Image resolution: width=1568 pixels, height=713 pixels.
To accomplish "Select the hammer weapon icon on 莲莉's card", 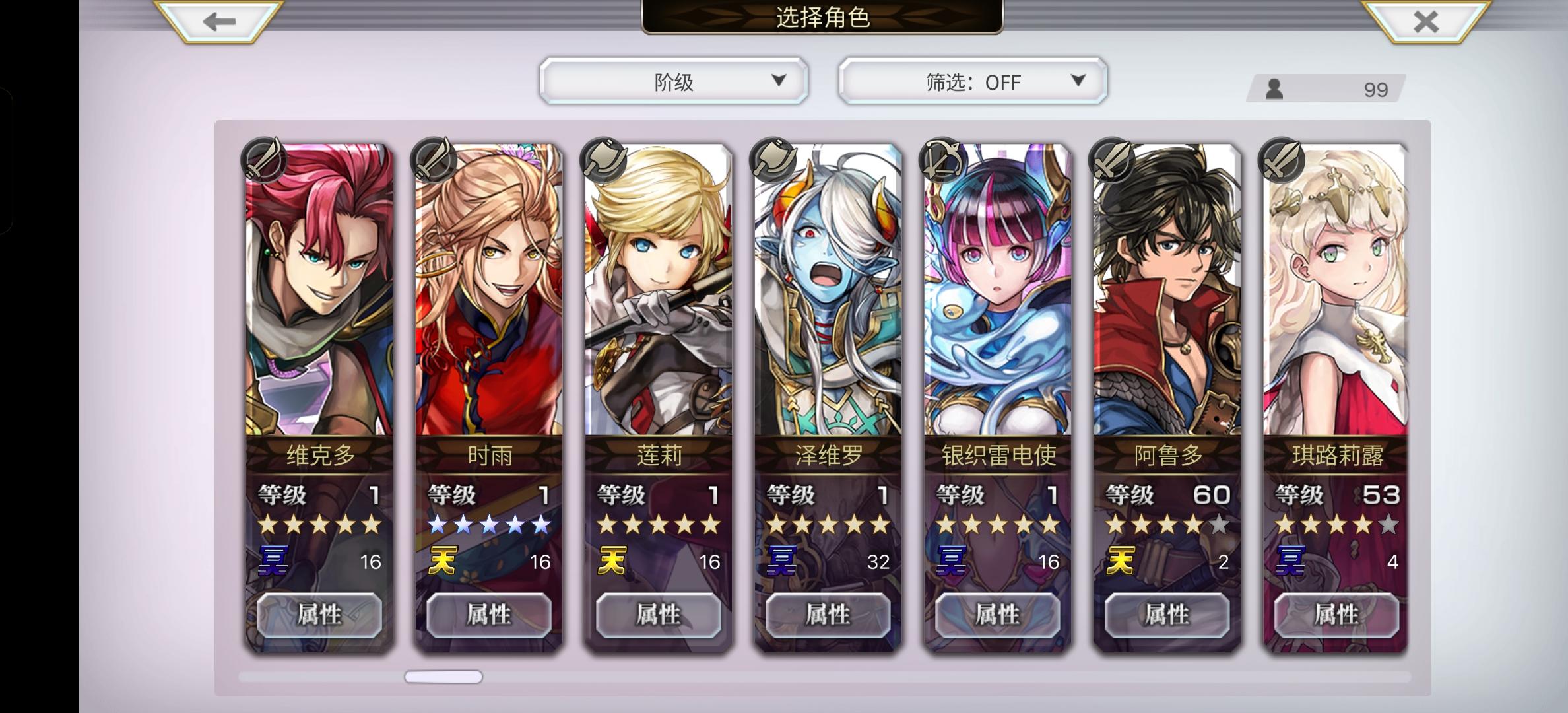I will [x=603, y=160].
